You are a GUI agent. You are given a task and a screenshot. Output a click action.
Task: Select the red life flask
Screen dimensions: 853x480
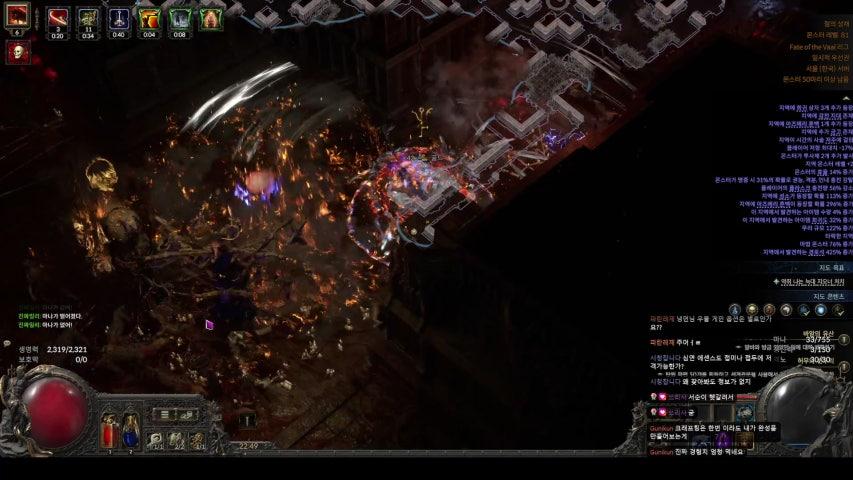110,431
